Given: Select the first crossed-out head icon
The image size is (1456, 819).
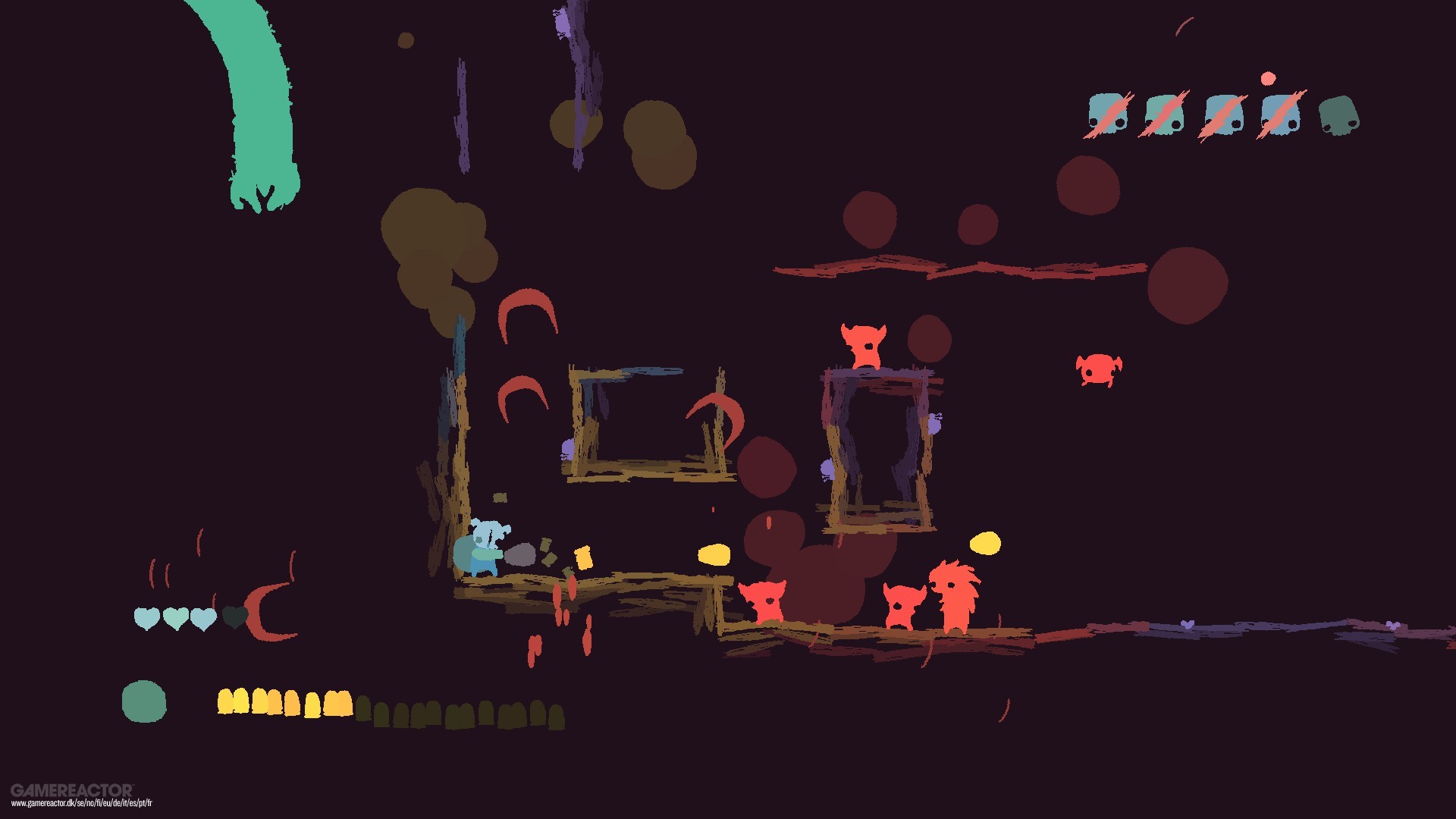Looking at the screenshot, I should pyautogui.click(x=1107, y=115).
